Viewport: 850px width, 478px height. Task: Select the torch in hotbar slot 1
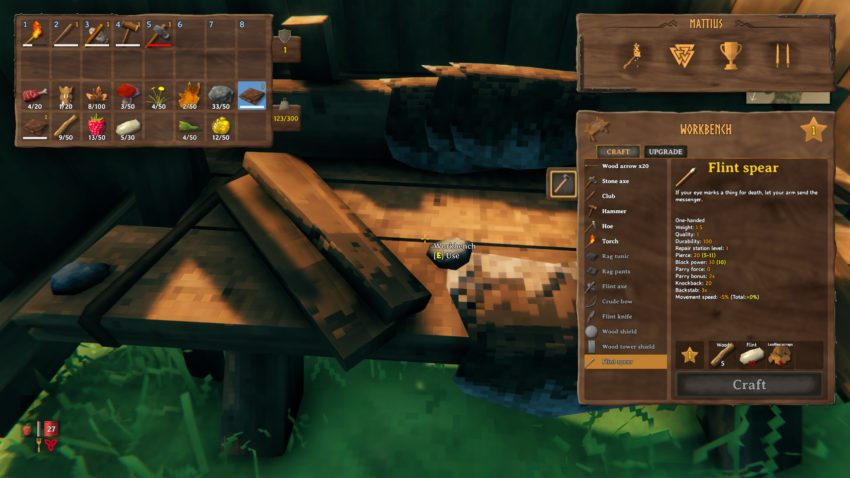(x=35, y=34)
